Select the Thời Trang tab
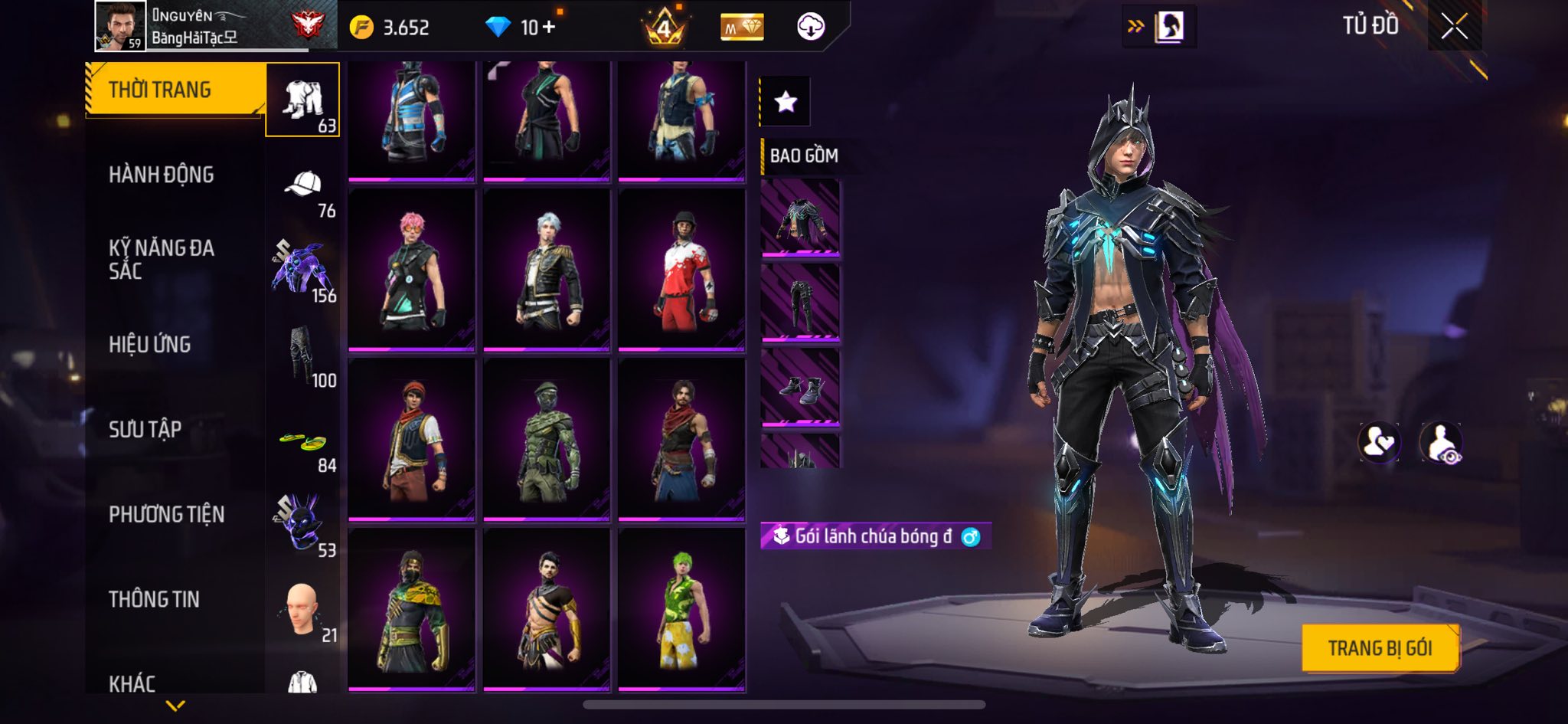The image size is (1568, 724). tap(160, 90)
